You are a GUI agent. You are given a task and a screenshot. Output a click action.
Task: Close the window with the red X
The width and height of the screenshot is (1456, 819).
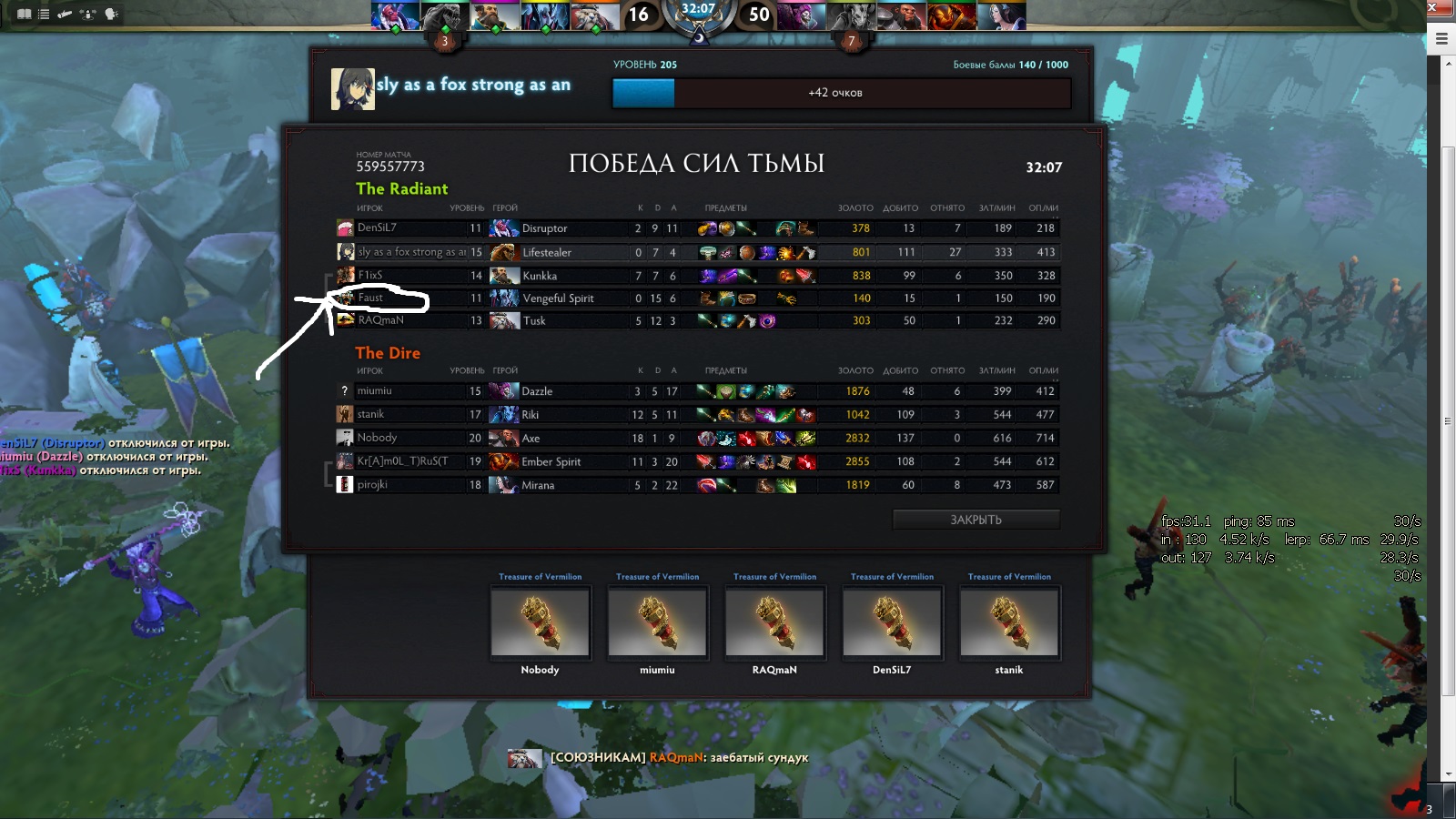1433,8
